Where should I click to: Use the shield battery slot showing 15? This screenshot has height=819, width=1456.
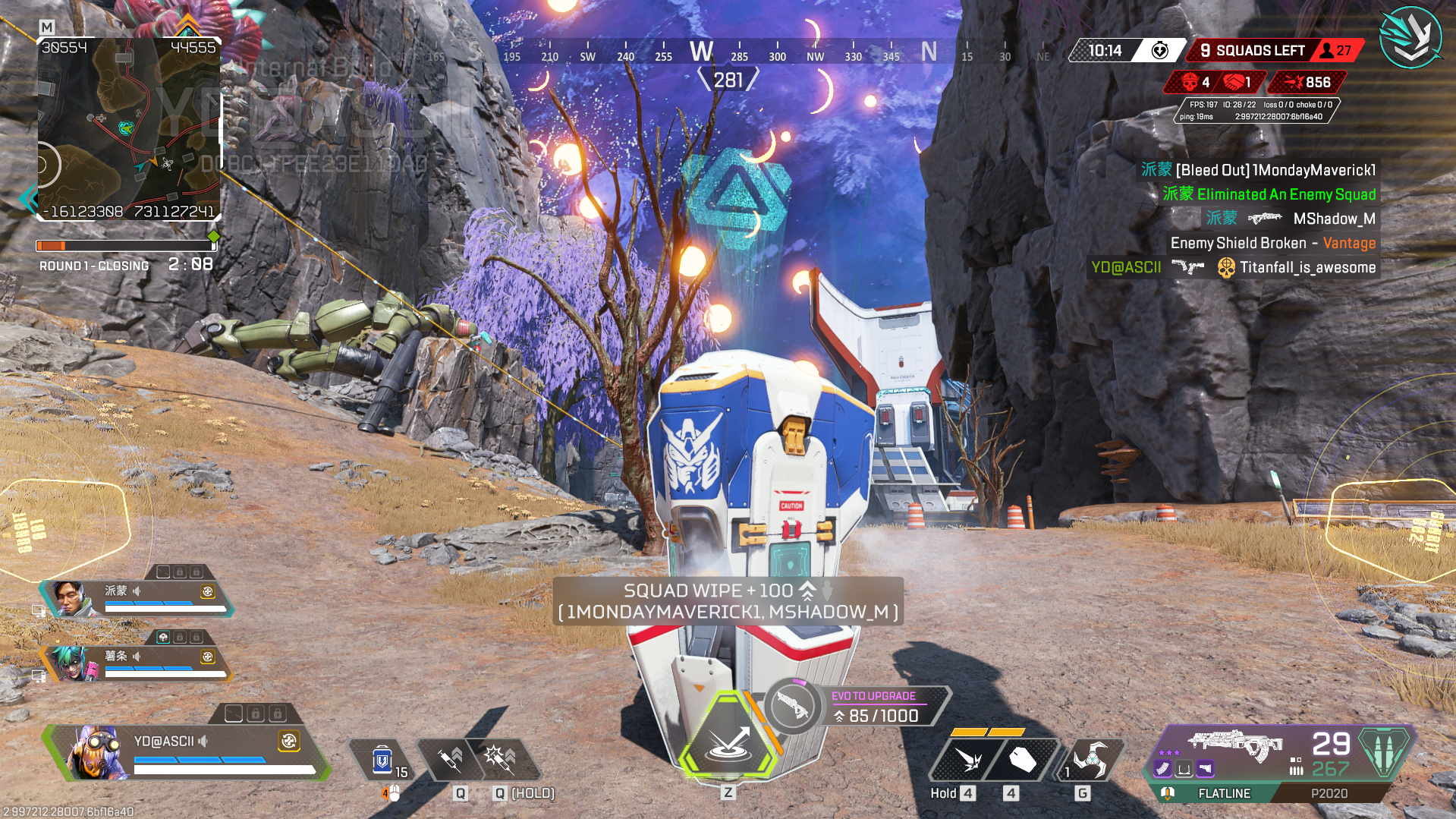click(x=384, y=760)
